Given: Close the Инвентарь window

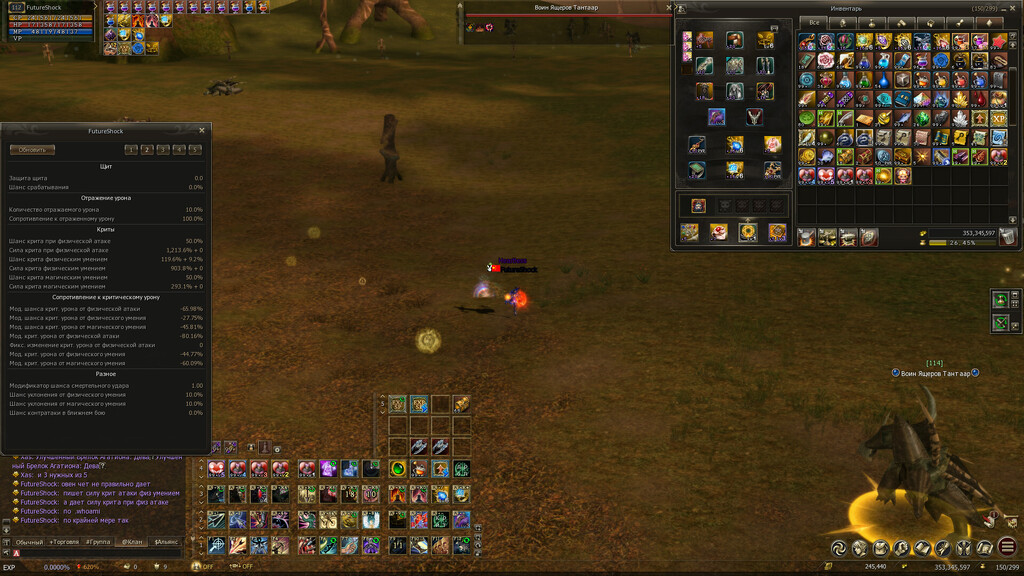Looking at the screenshot, I should [x=1013, y=8].
